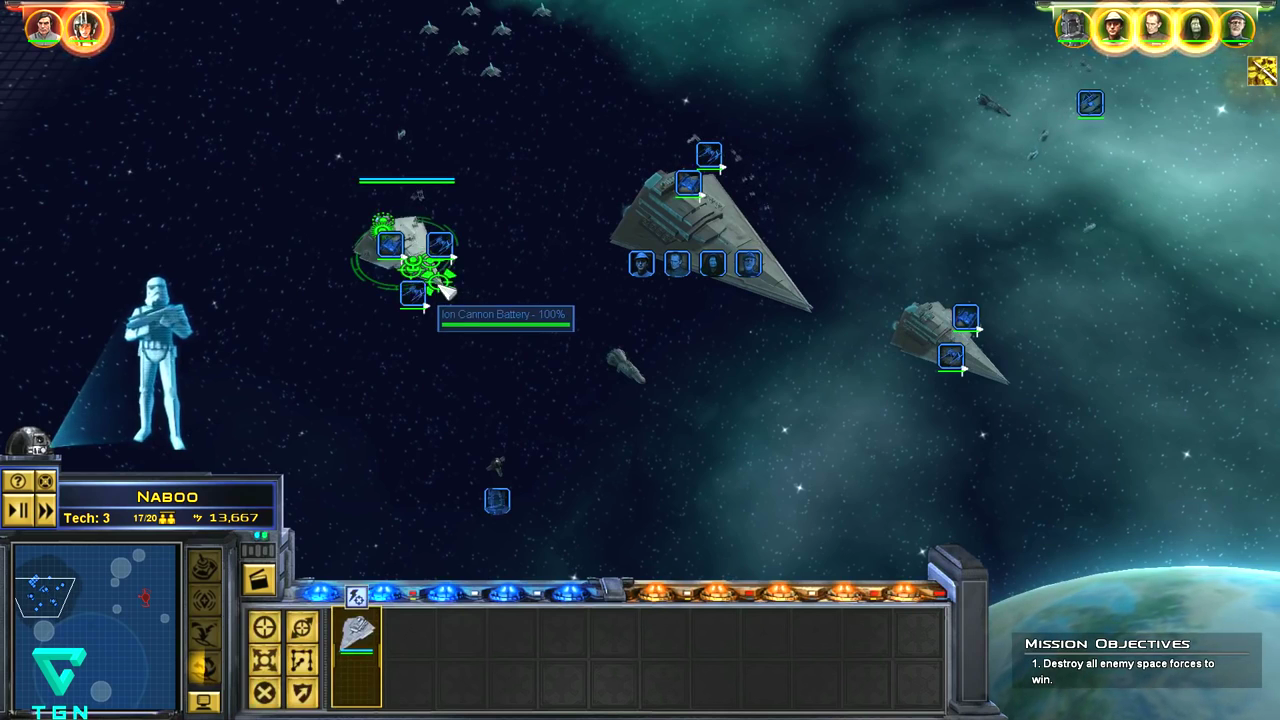Image resolution: width=1280 pixels, height=720 pixels.
Task: Select the Tarkin hero portrait
Action: point(1154,28)
